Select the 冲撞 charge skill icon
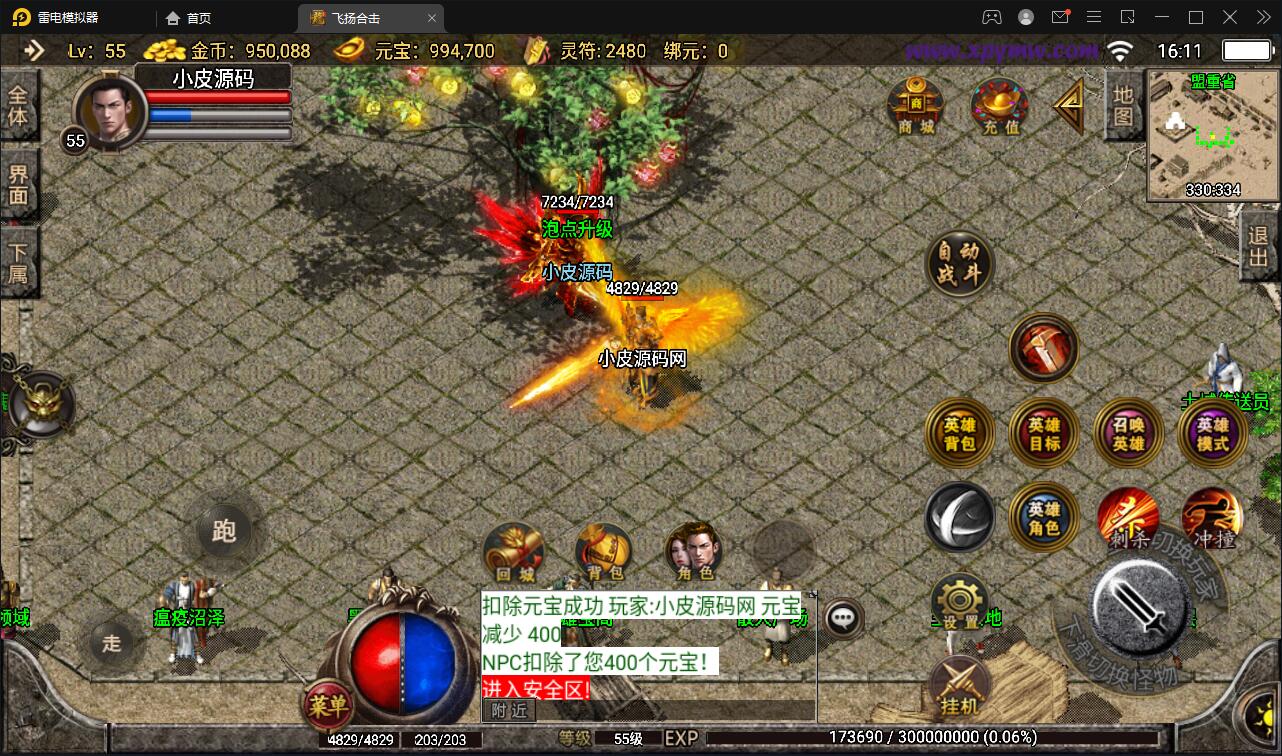 (x=1212, y=517)
